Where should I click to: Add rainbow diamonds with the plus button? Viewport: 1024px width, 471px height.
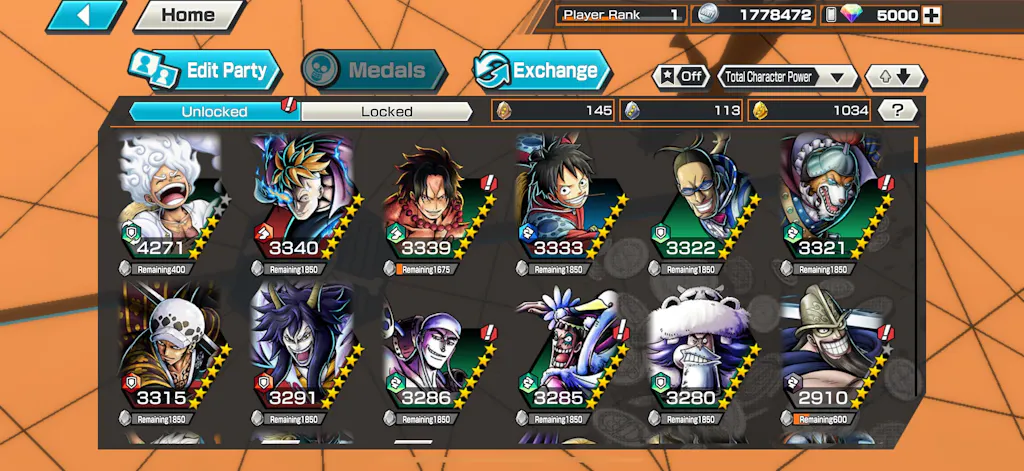click(x=931, y=15)
